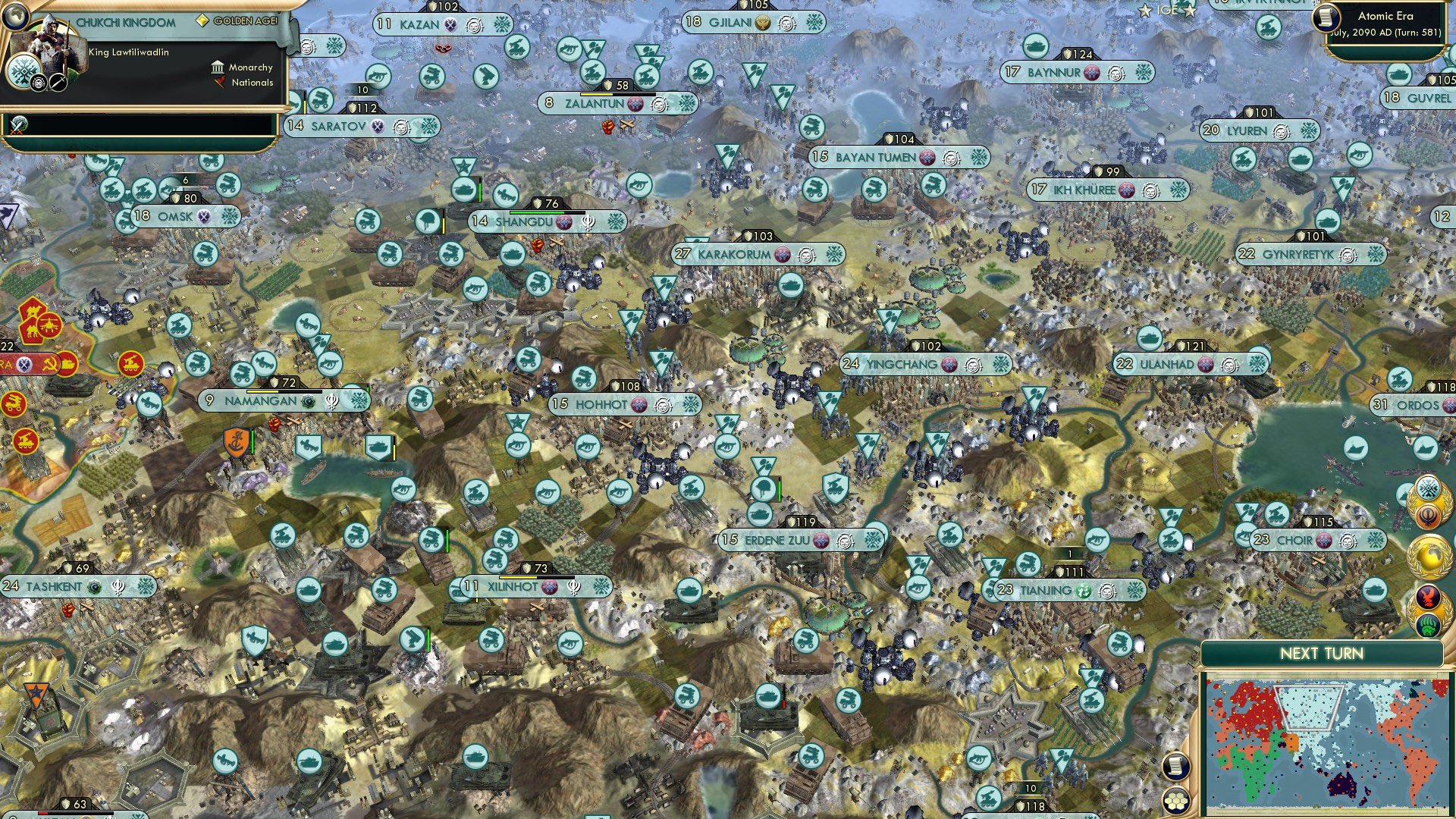Click the snowflake medallion atop the right stack
This screenshot has width=1456, height=819.
pyautogui.click(x=1427, y=489)
